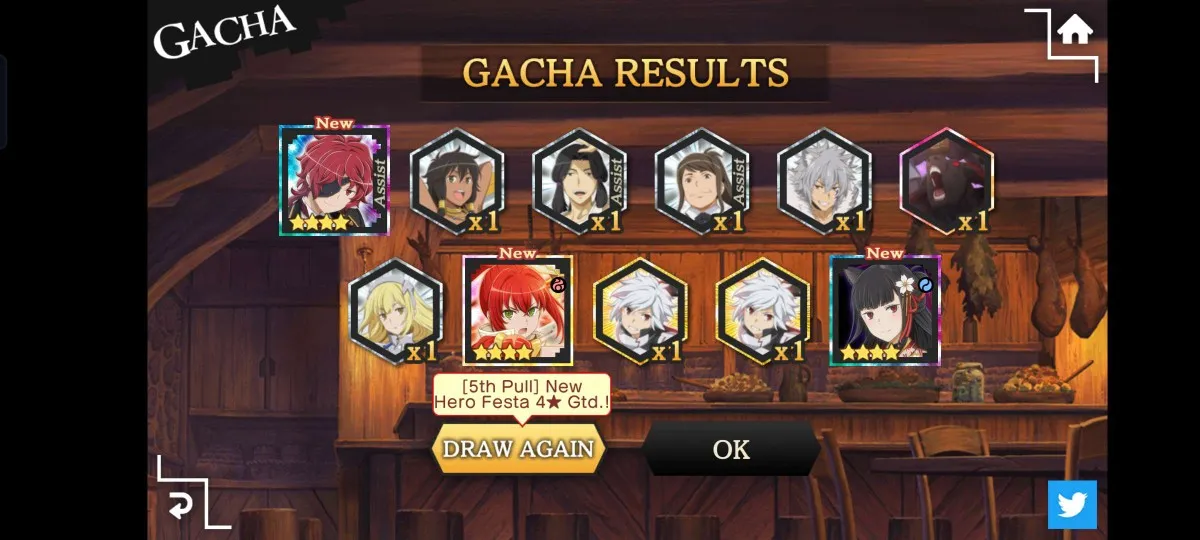Share results on Twitter

[x=1072, y=504]
